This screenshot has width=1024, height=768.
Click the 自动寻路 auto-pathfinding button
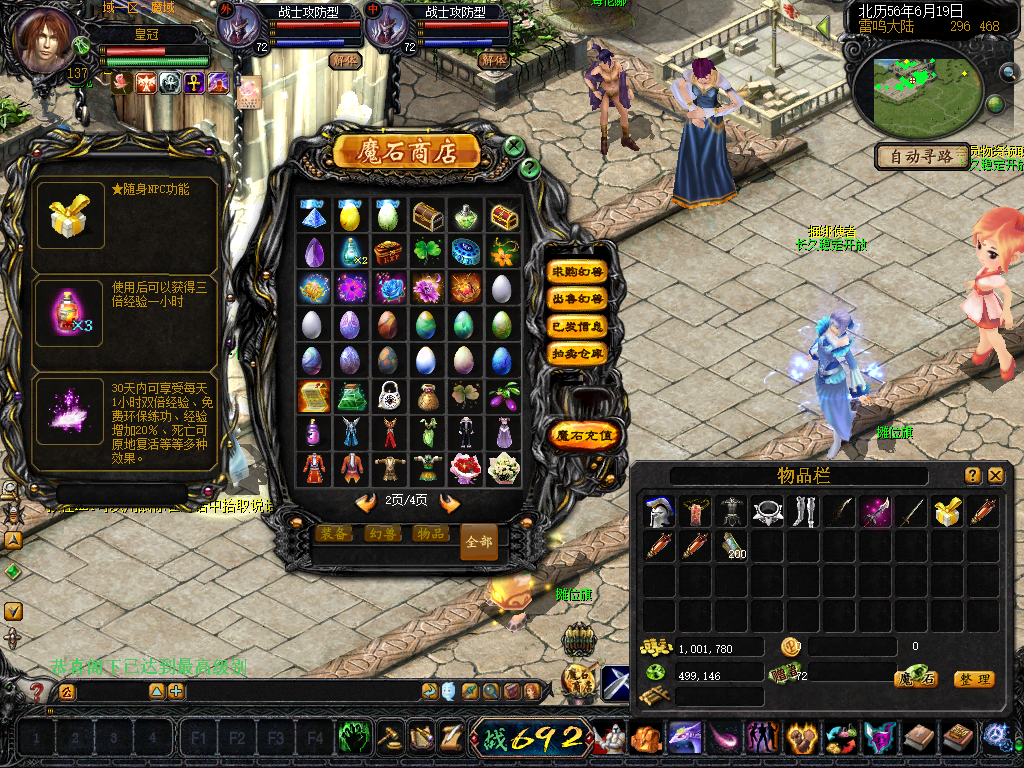pyautogui.click(x=922, y=157)
